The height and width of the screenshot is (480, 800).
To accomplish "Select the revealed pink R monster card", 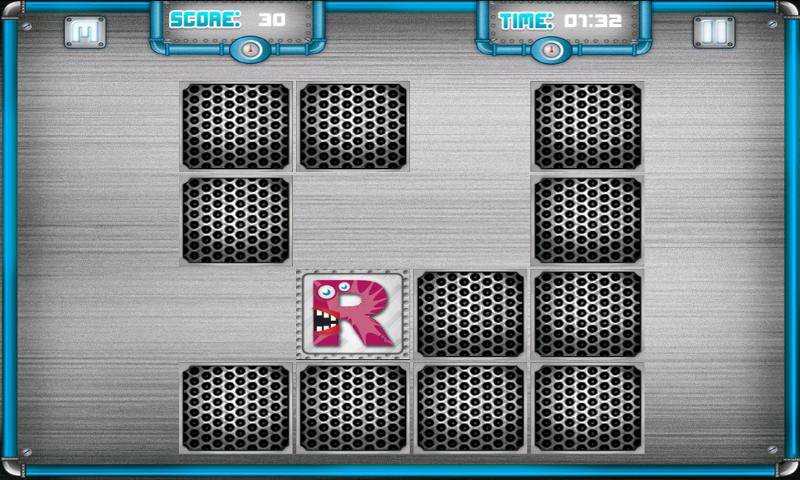I will [x=352, y=313].
